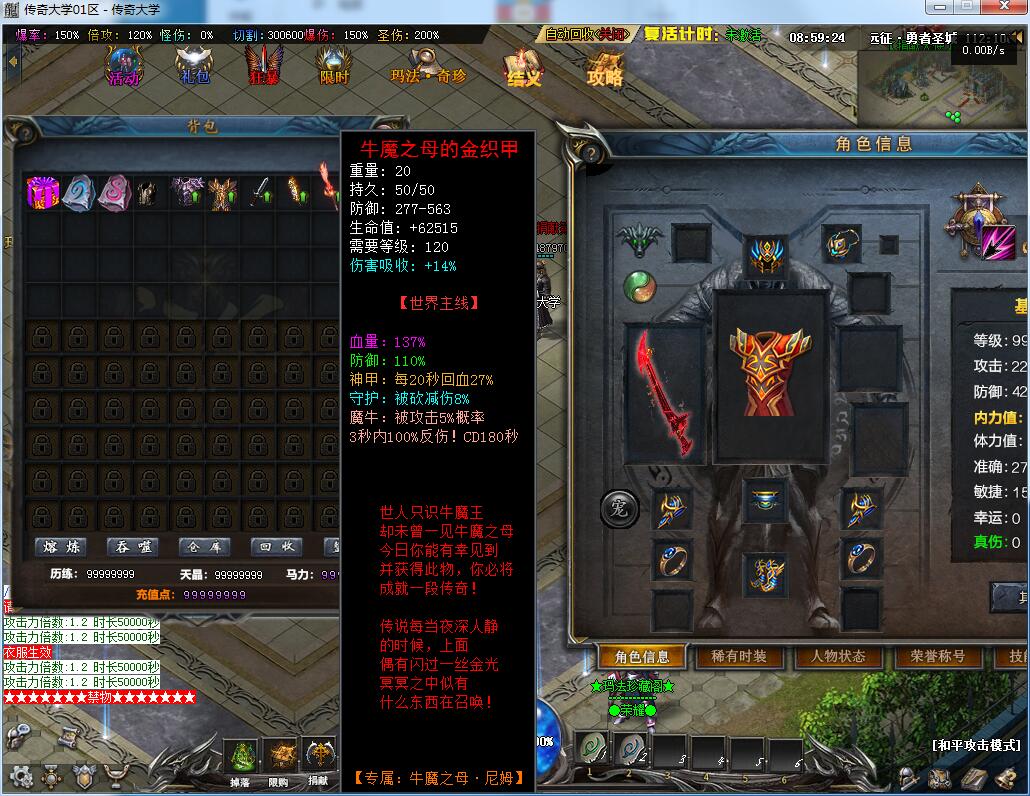Open the 礼包 gift pack icon
This screenshot has width=1030, height=796.
coord(195,66)
